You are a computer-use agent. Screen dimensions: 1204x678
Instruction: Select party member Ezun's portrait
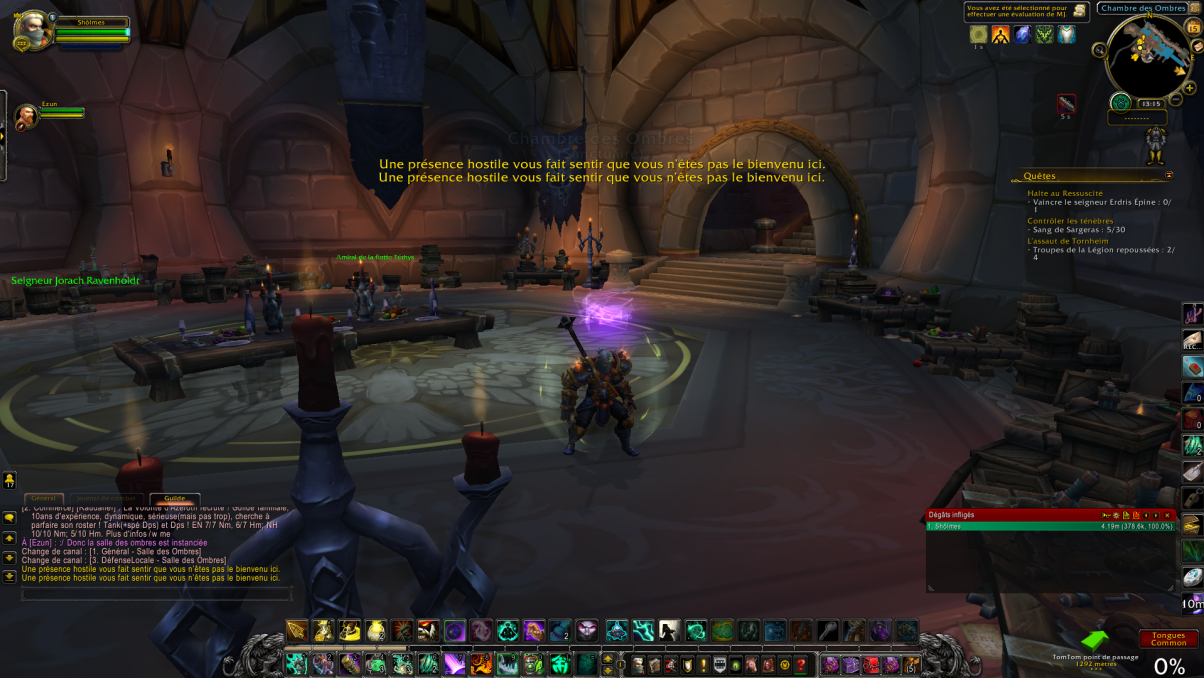coord(27,116)
